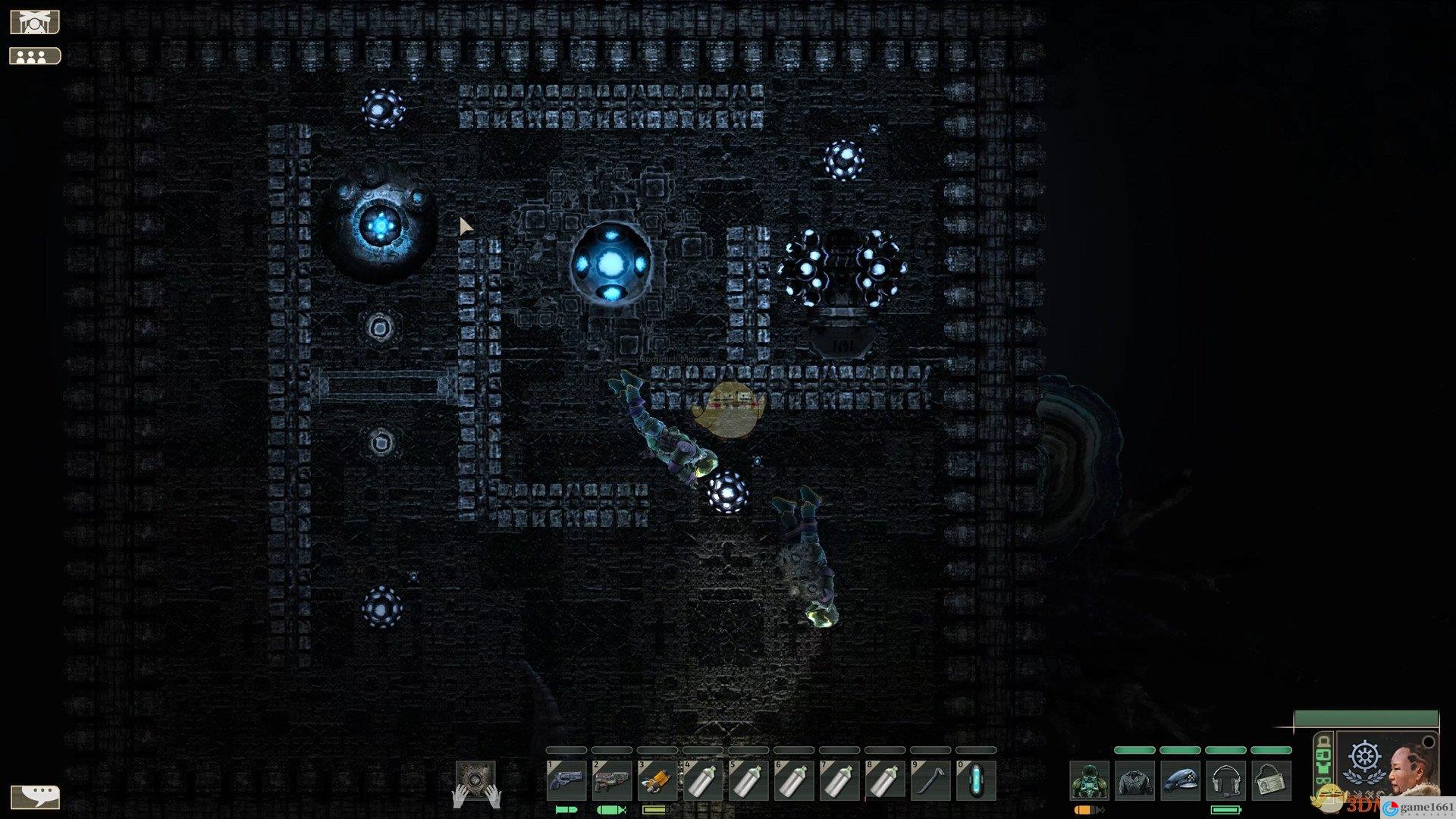Pick the oxygen tank in slot 4

click(702, 780)
